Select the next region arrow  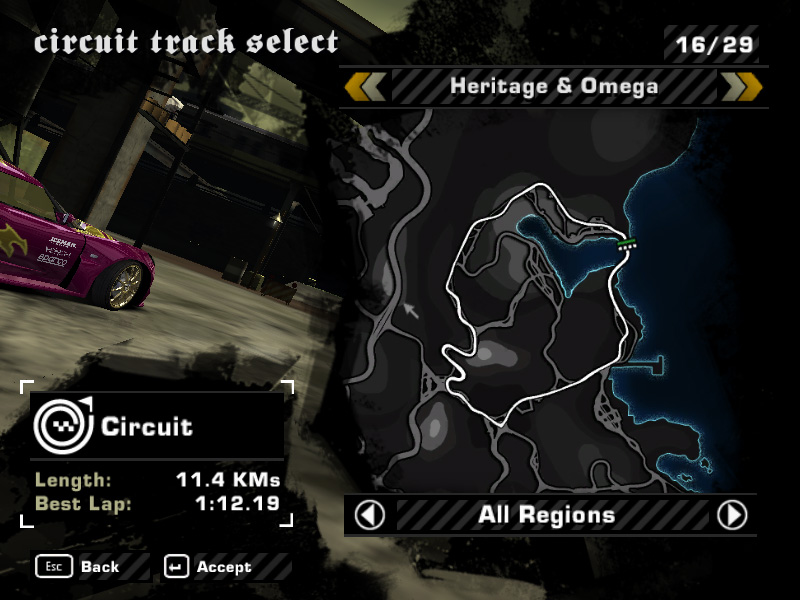(733, 515)
